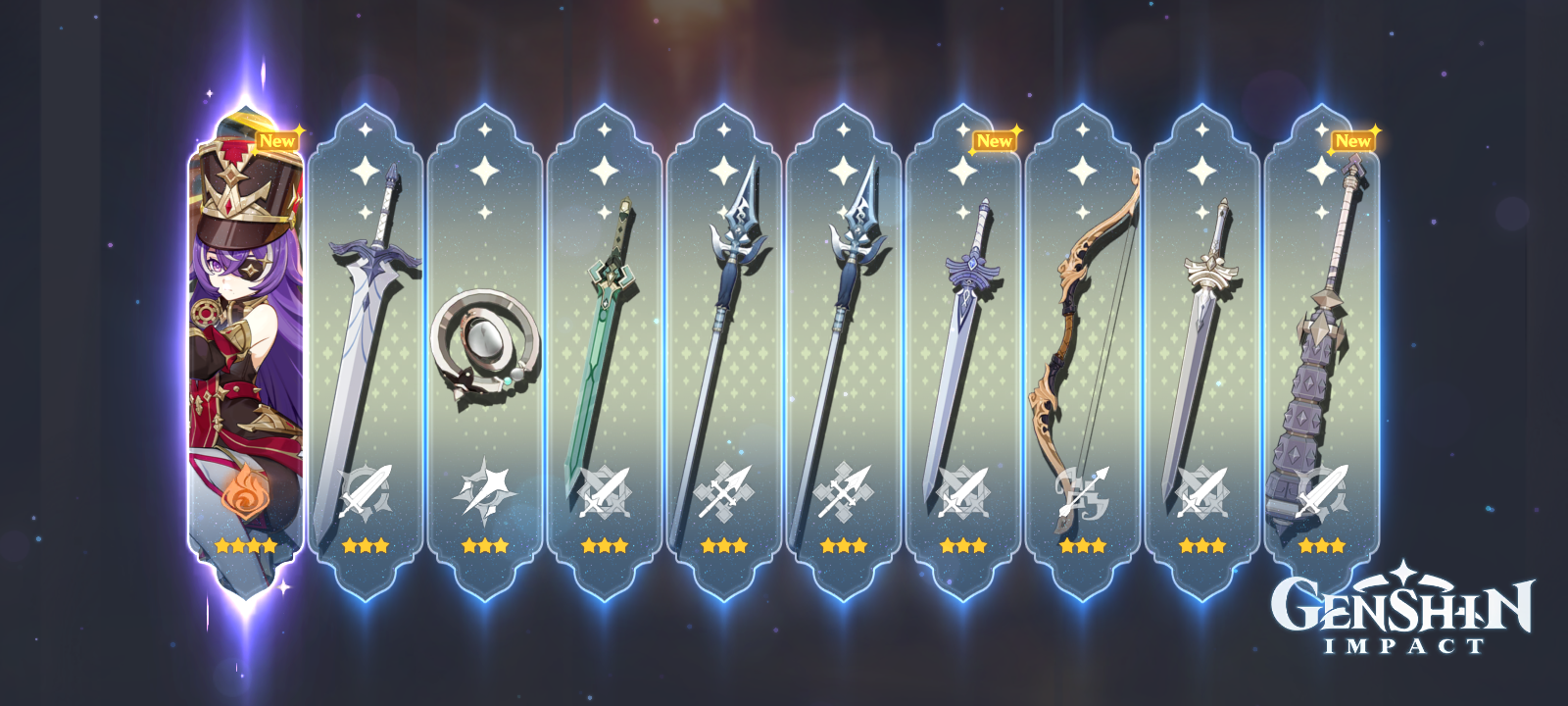Click the sword icon on the Harbinger of Dawn card
1568x706 pixels.
click(x=1203, y=490)
